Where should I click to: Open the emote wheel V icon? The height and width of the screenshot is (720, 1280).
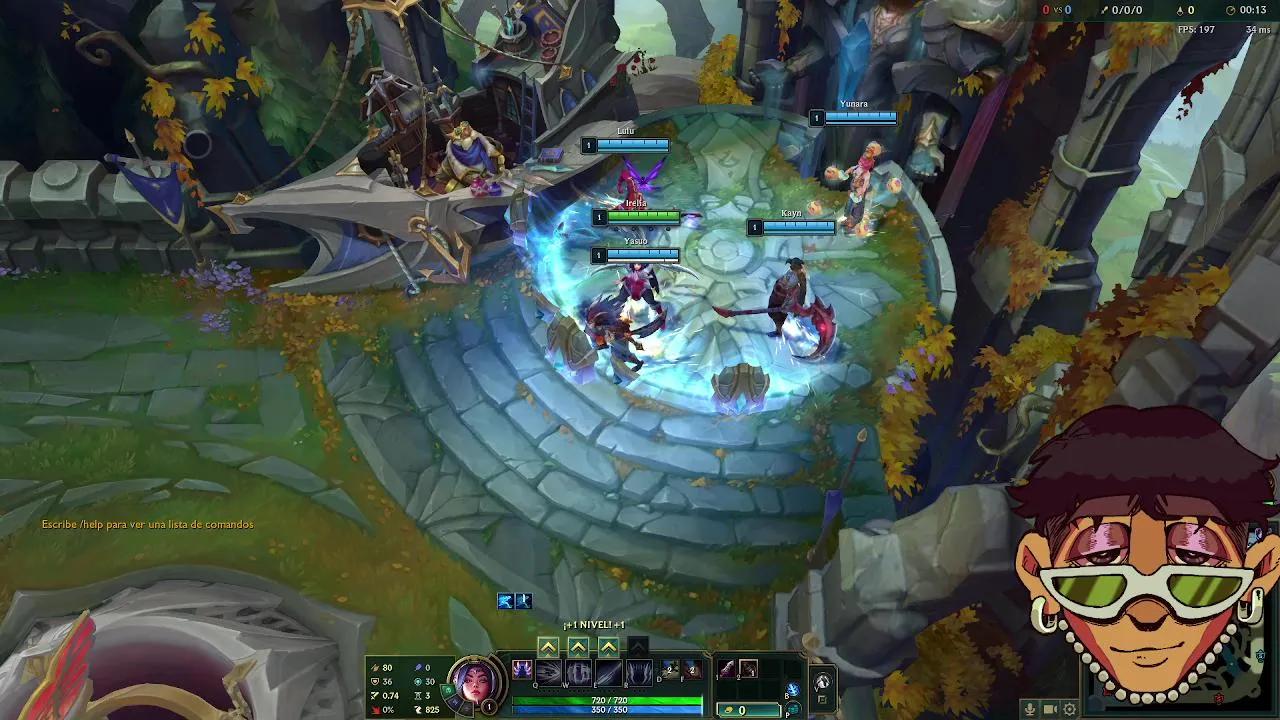pyautogui.click(x=822, y=680)
